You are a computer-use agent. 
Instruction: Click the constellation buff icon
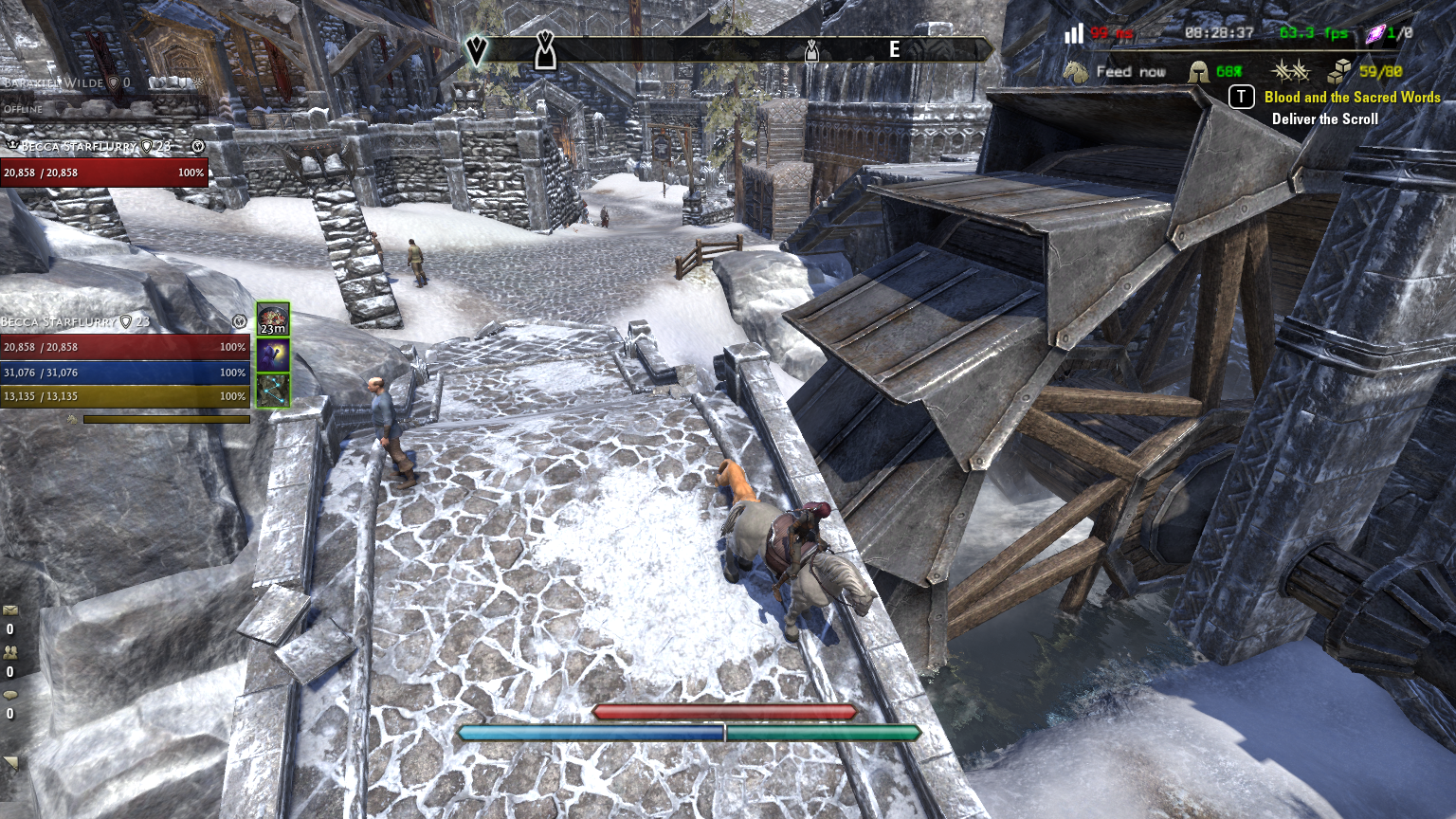coord(273,391)
